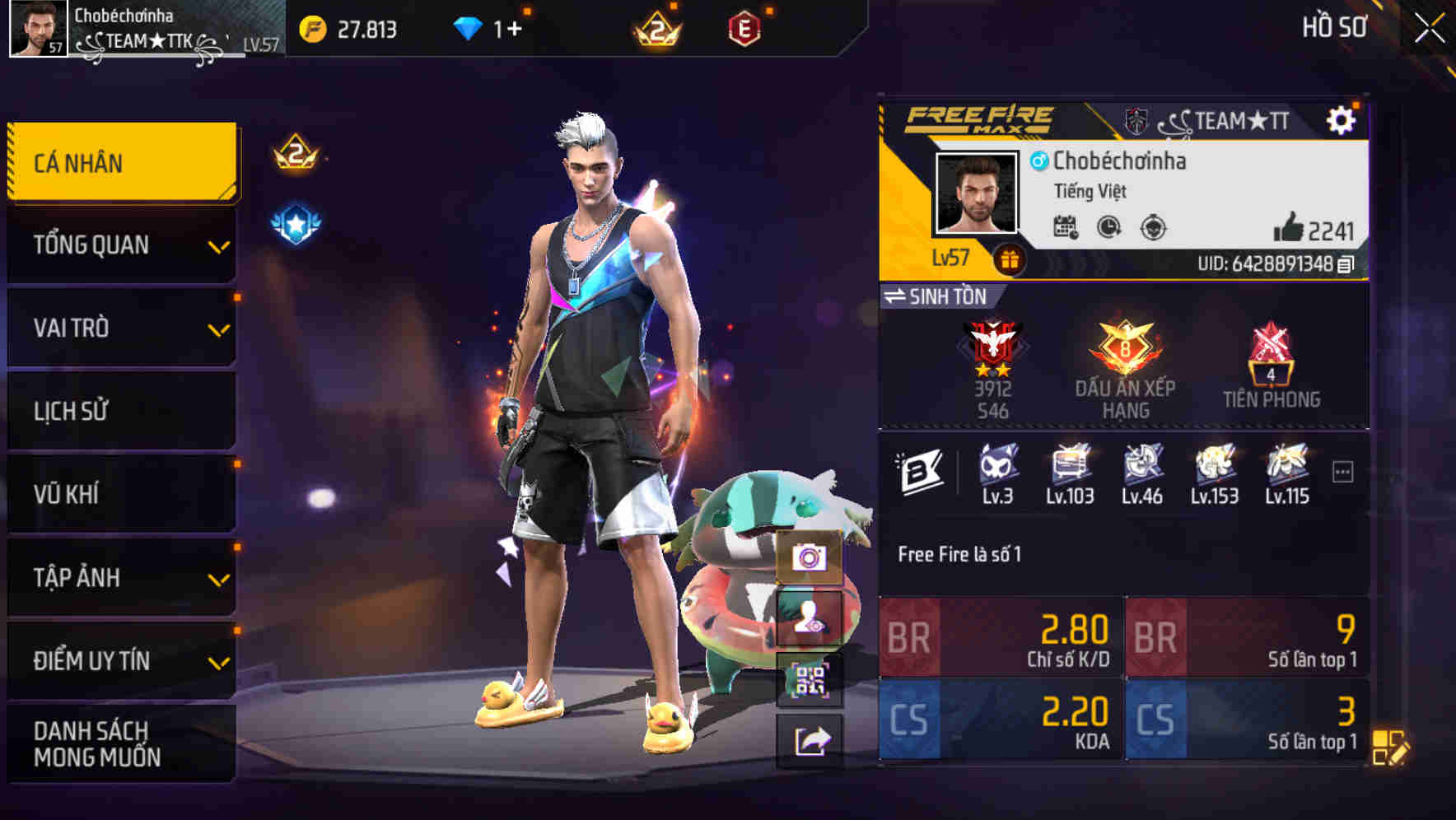Open the VŨ KHÍ menu item
This screenshot has height=820, width=1456.
tap(119, 493)
